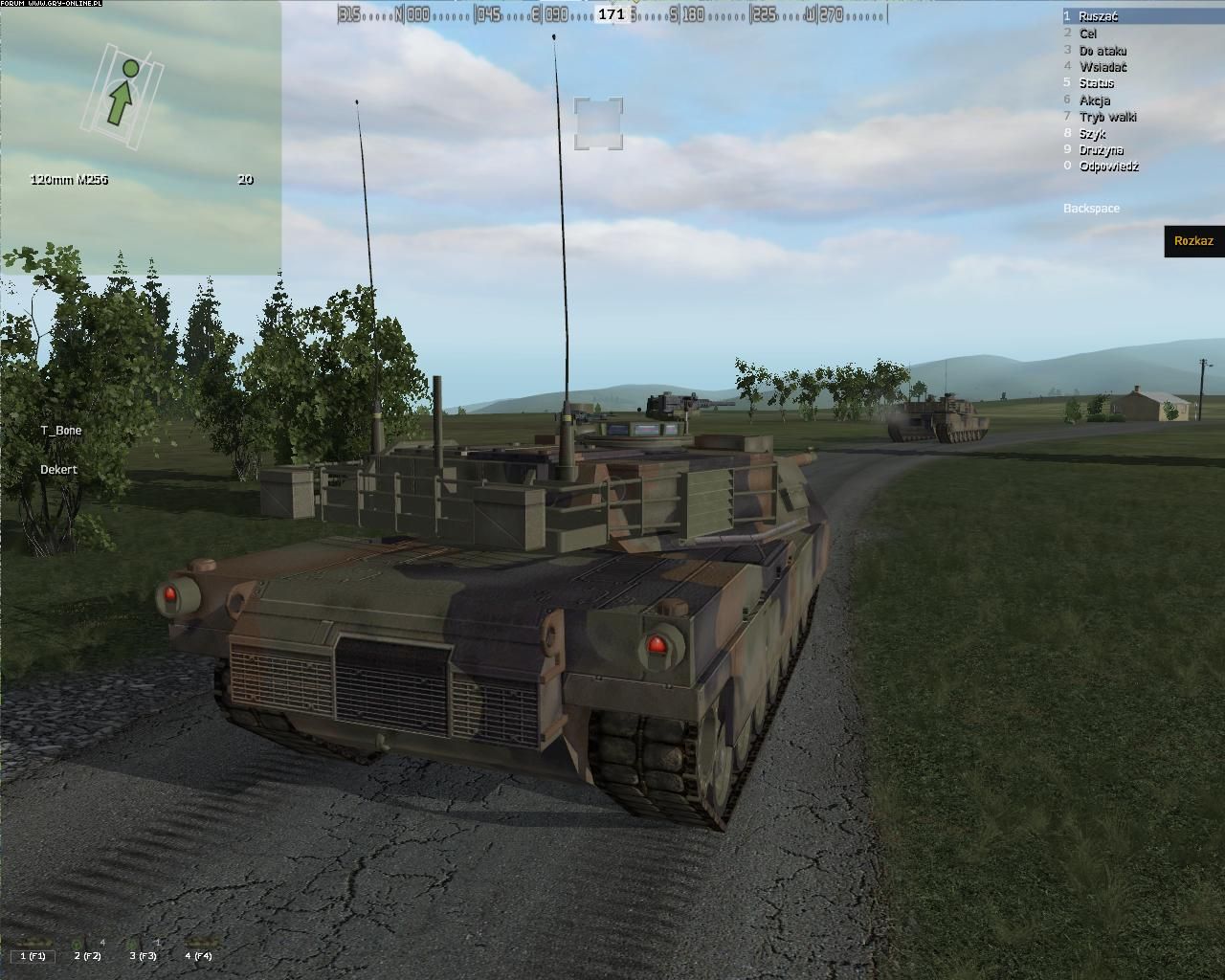The width and height of the screenshot is (1225, 980).
Task: Select the Odpowiedź command entry
Action: point(1108,167)
